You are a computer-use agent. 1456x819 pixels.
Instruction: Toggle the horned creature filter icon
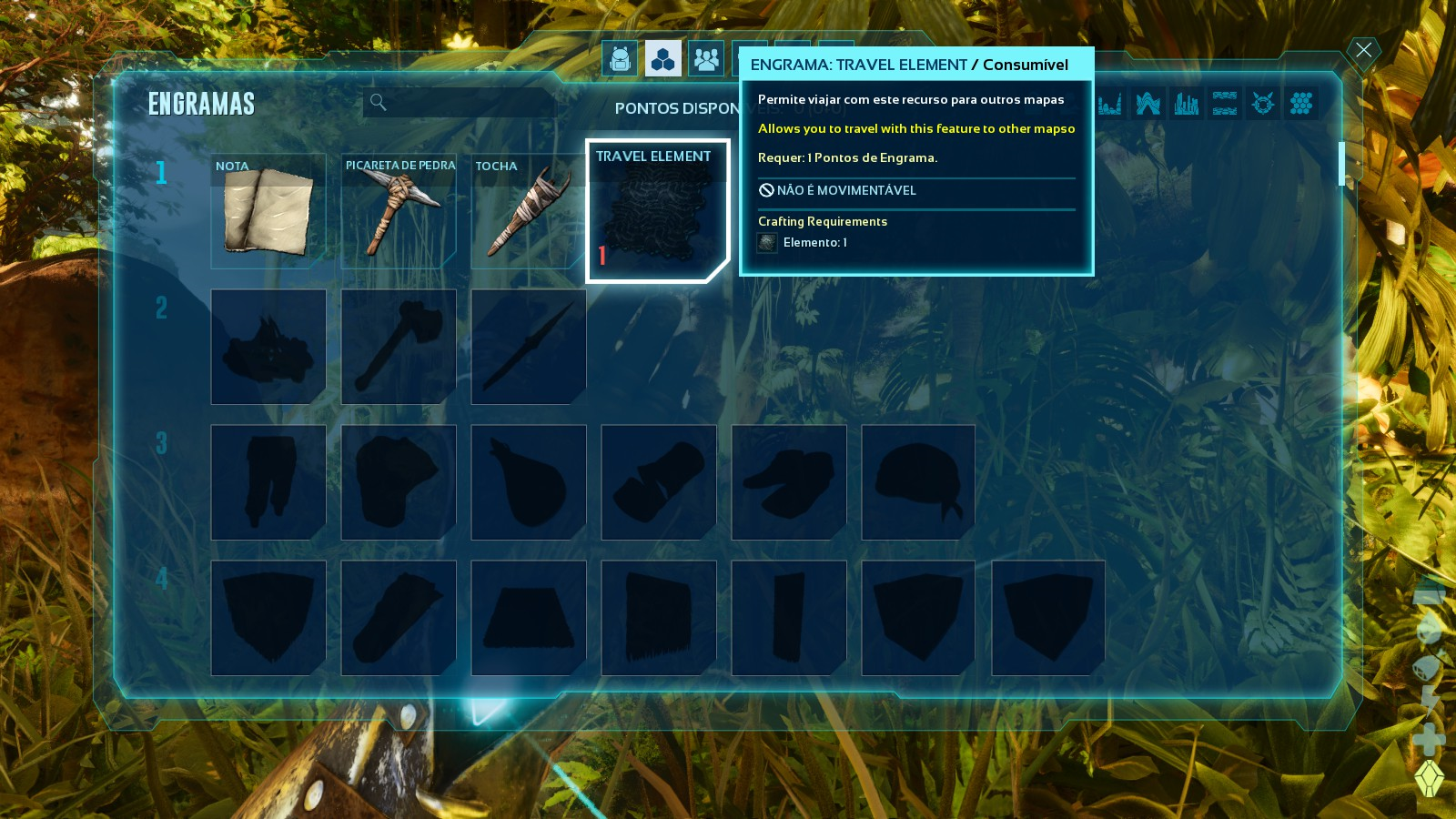point(1262,103)
